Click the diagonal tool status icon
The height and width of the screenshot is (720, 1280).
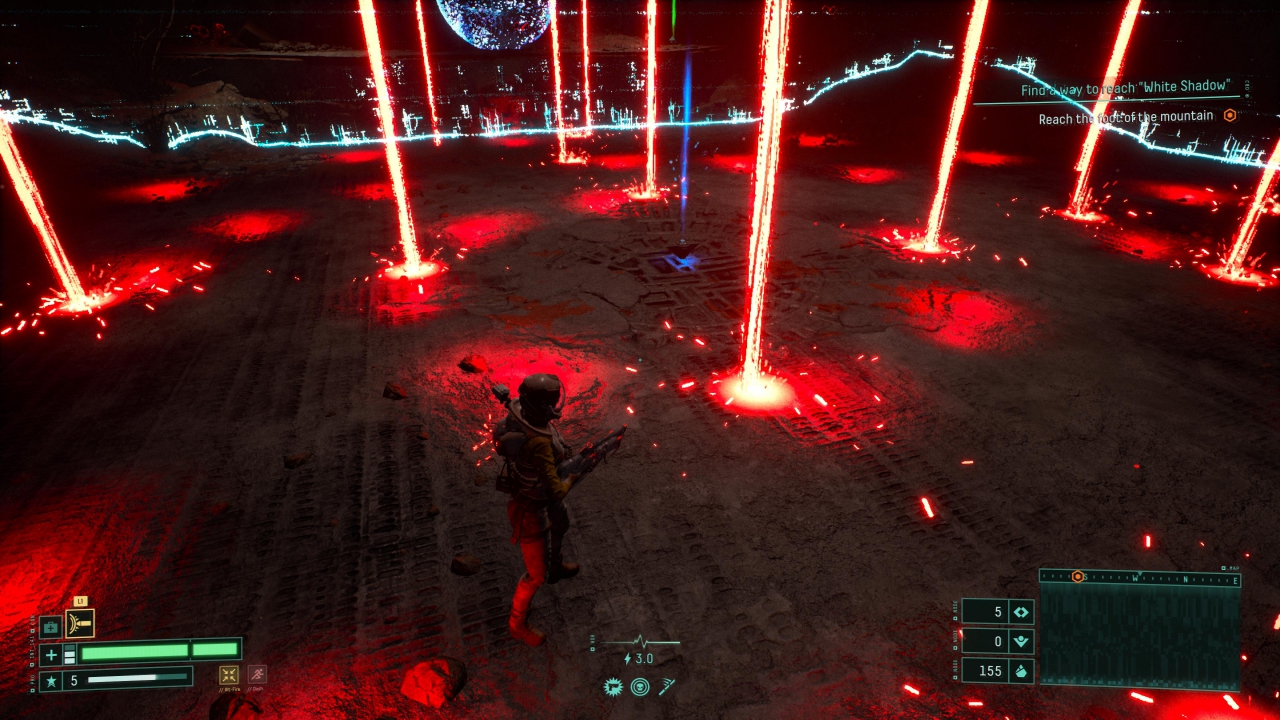666,687
